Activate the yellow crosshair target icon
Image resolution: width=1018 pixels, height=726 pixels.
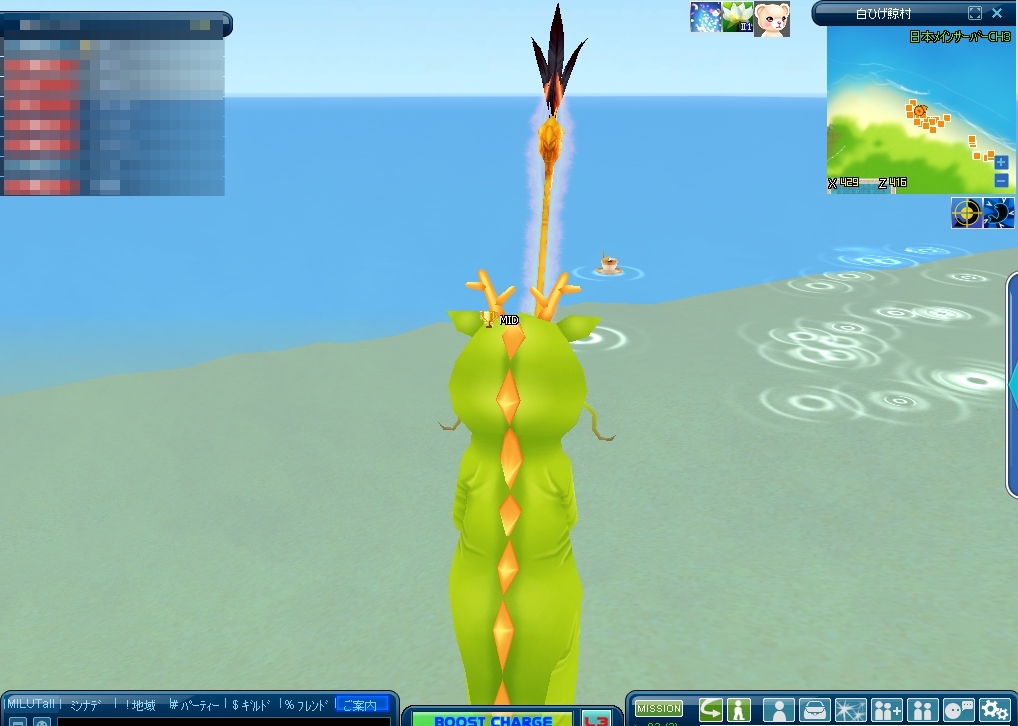click(966, 213)
